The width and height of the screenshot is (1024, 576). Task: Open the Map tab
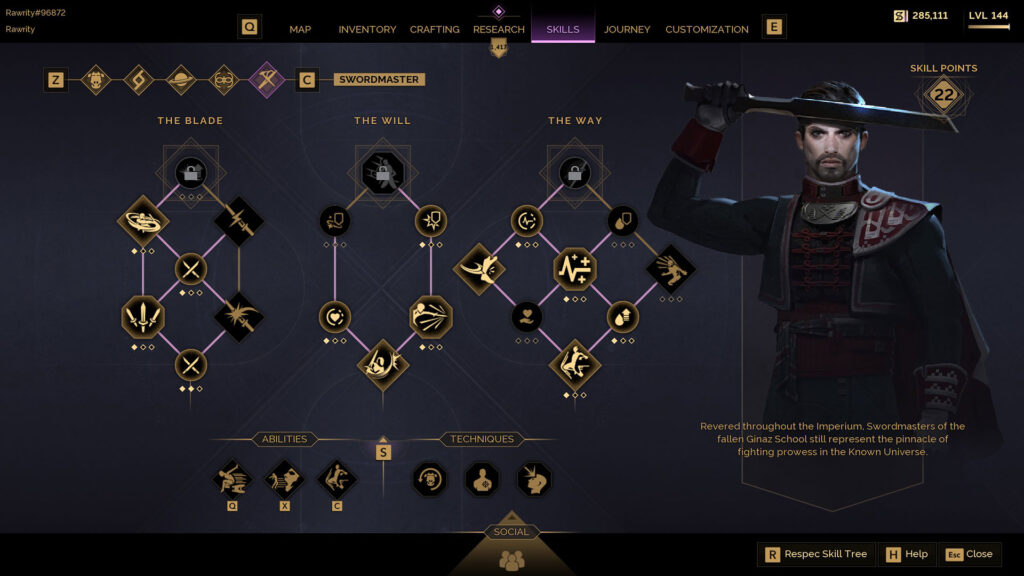(x=300, y=29)
